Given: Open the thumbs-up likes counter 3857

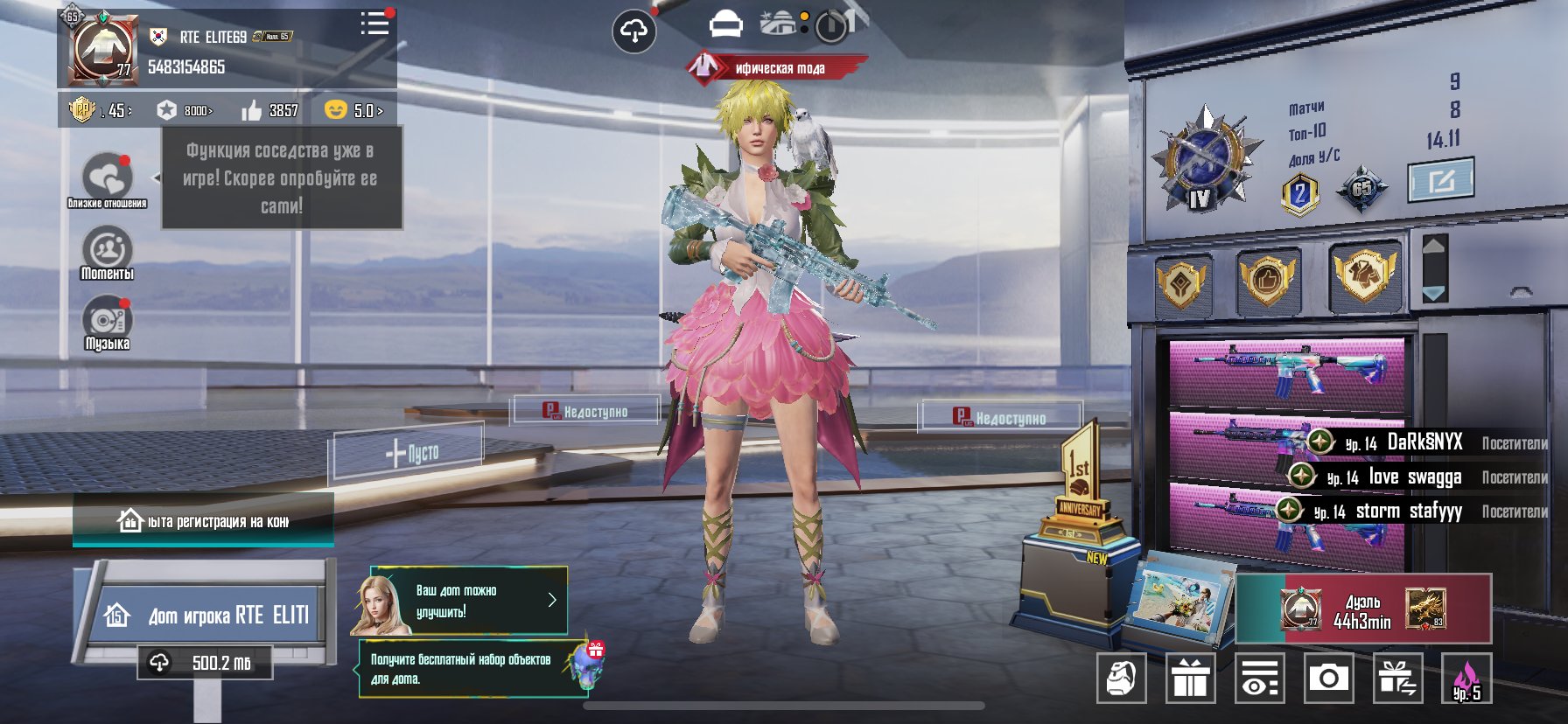Looking at the screenshot, I should point(270,110).
